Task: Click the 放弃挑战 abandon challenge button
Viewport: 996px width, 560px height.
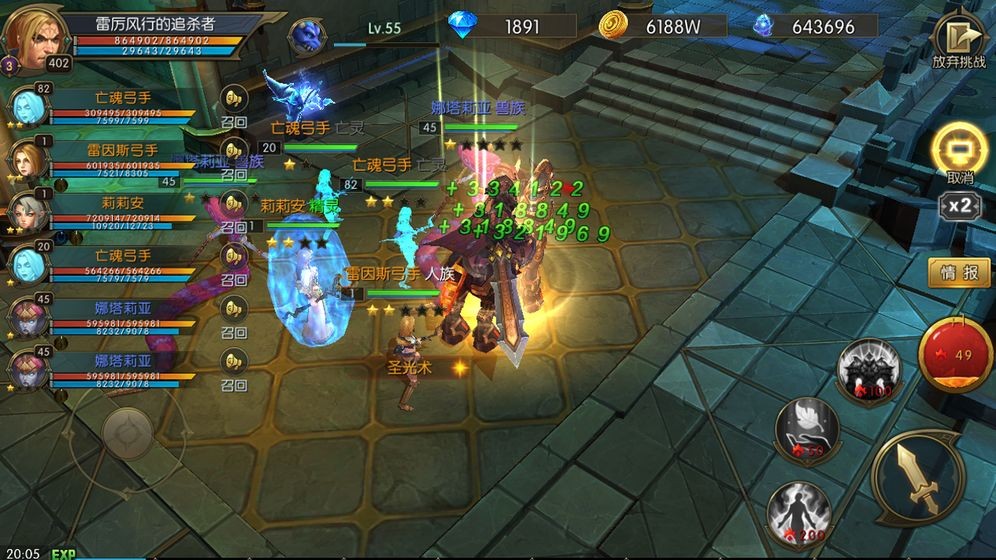Action: [x=958, y=40]
